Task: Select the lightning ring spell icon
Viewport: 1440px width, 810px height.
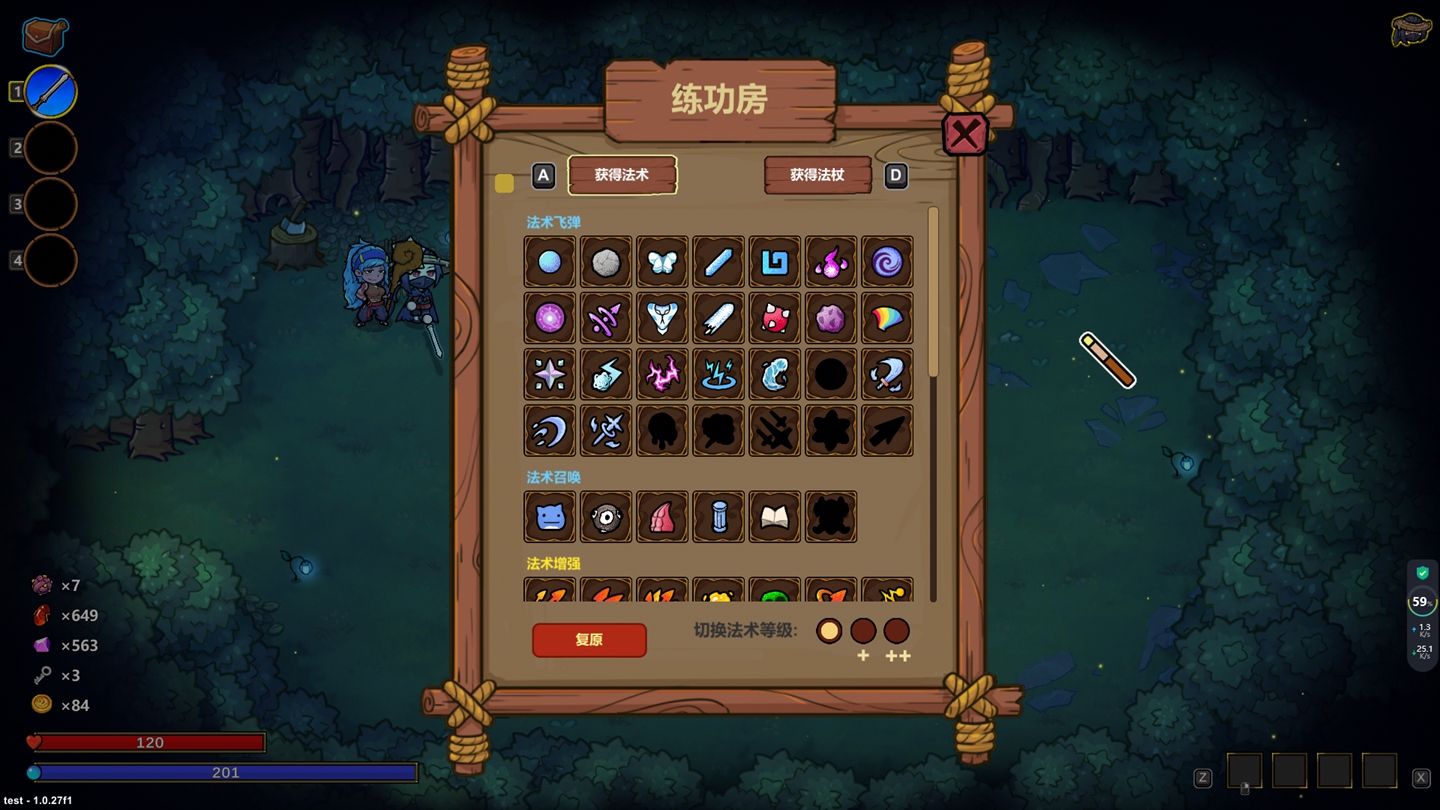Action: click(718, 374)
